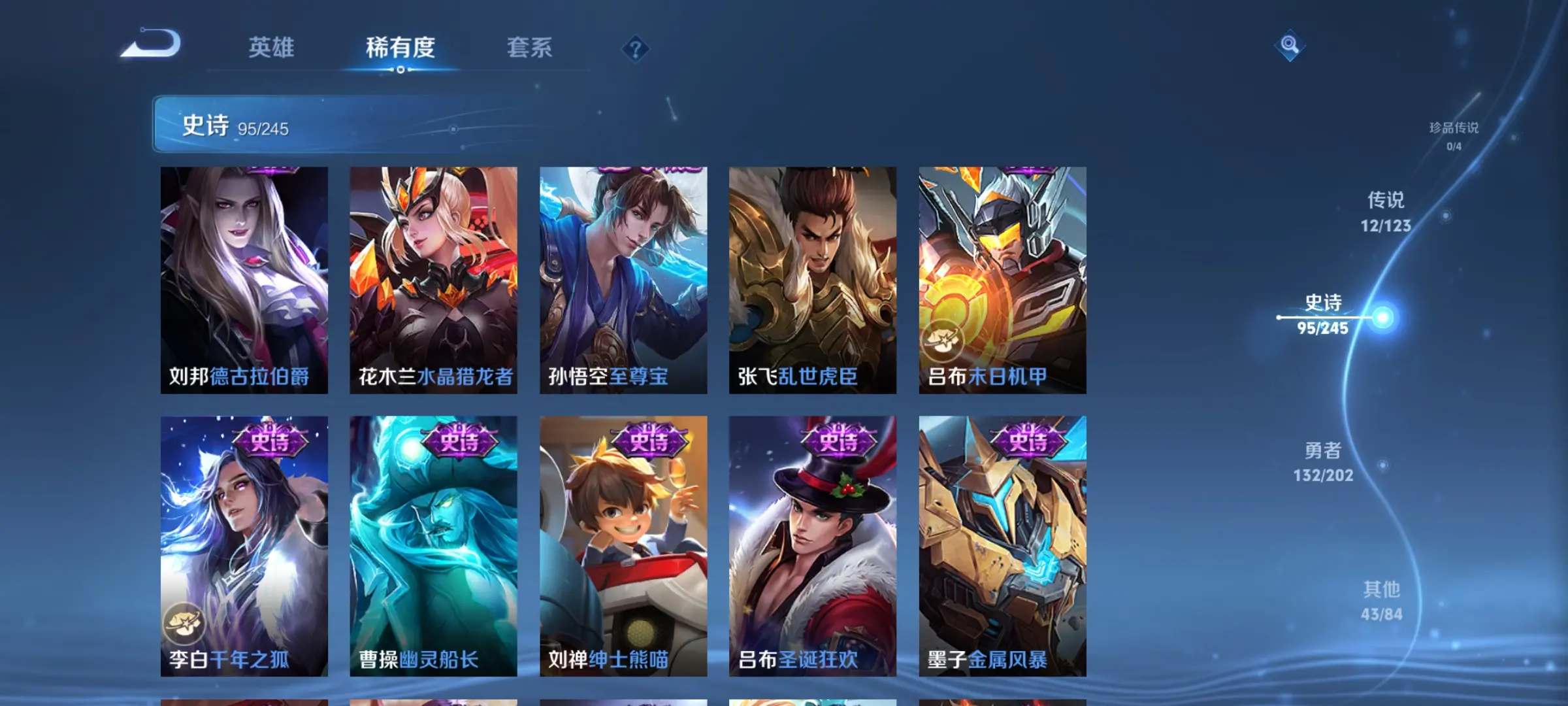Jump to the 传说 rarity section

point(1385,211)
